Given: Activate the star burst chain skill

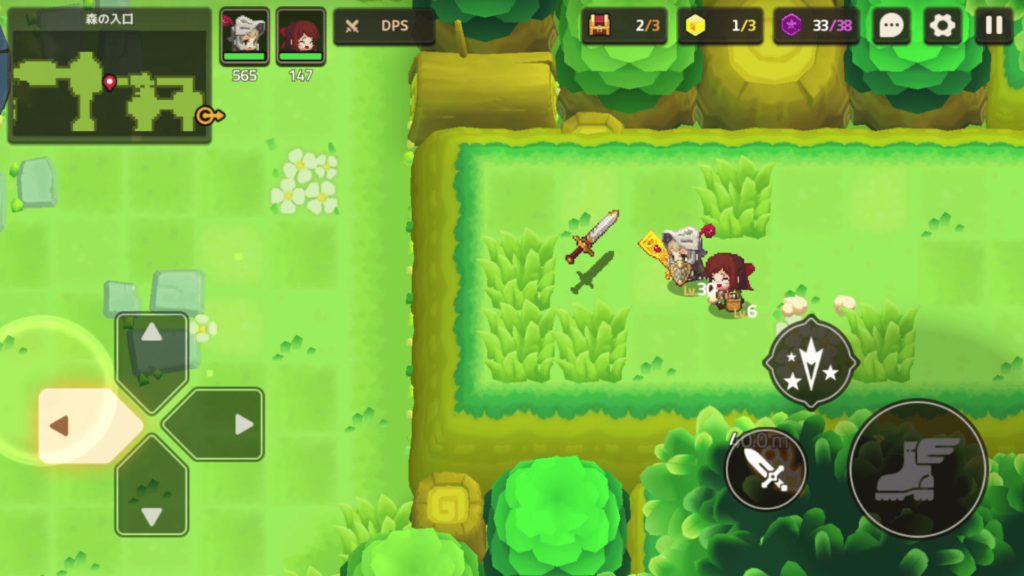Looking at the screenshot, I should [810, 363].
